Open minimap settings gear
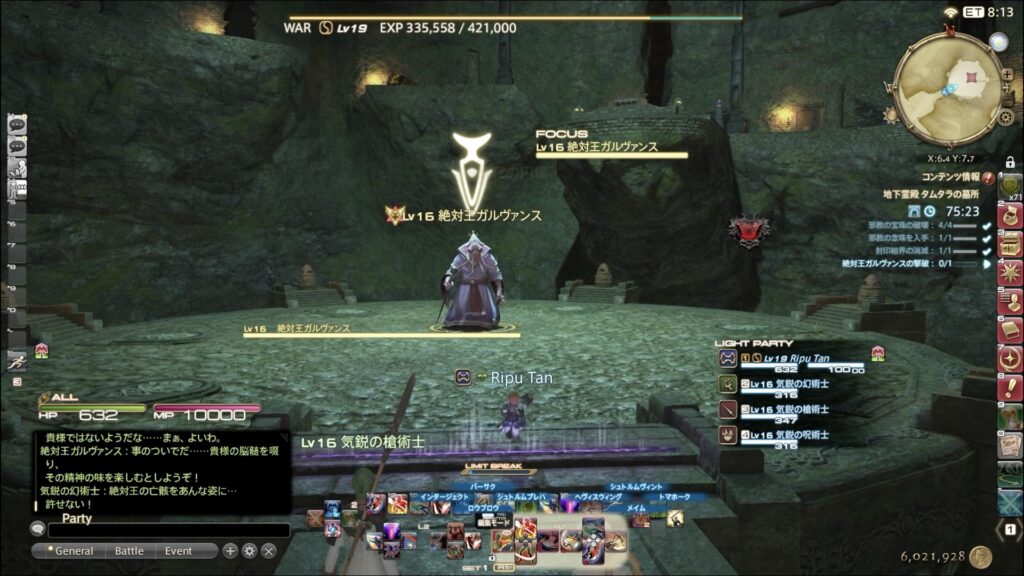This screenshot has width=1024, height=576. pyautogui.click(x=1006, y=118)
